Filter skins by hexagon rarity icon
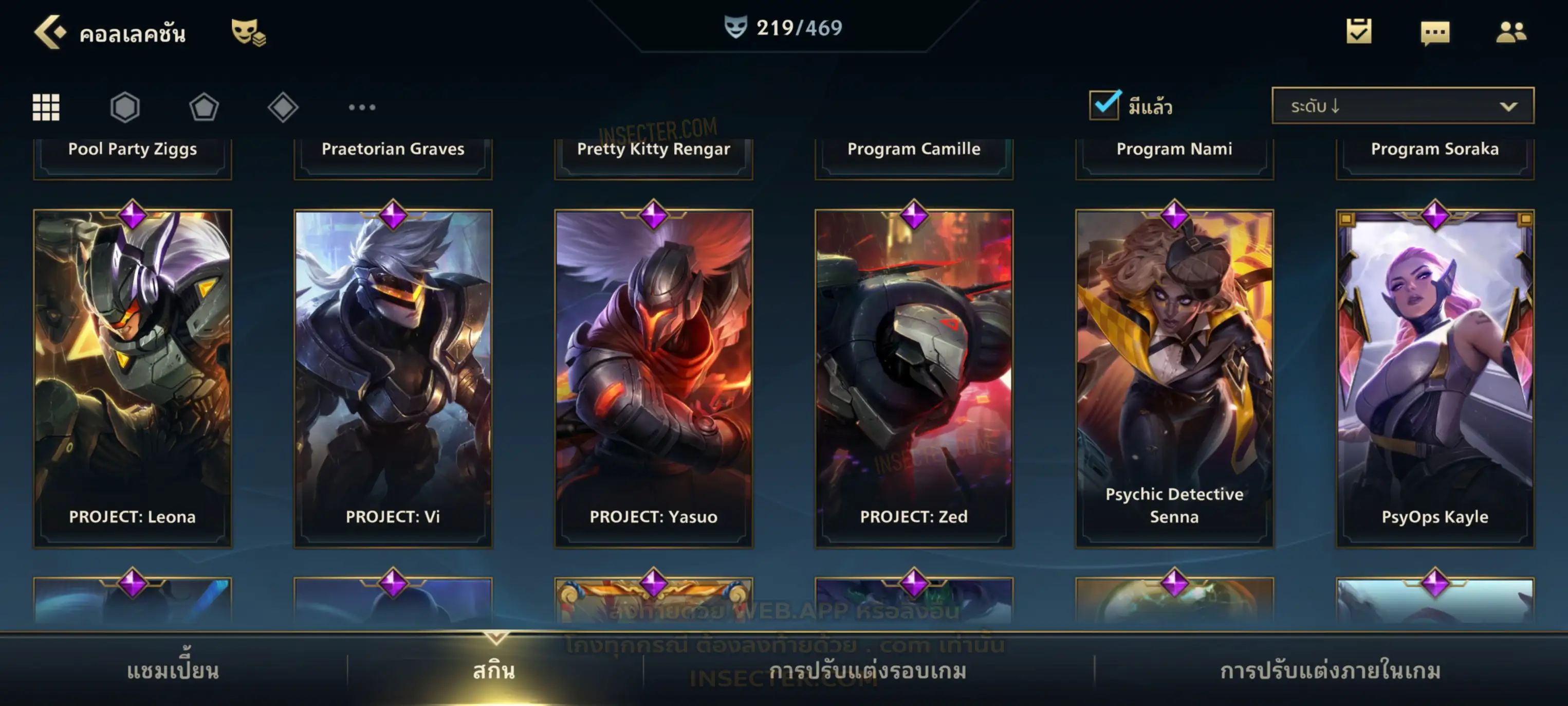 125,107
